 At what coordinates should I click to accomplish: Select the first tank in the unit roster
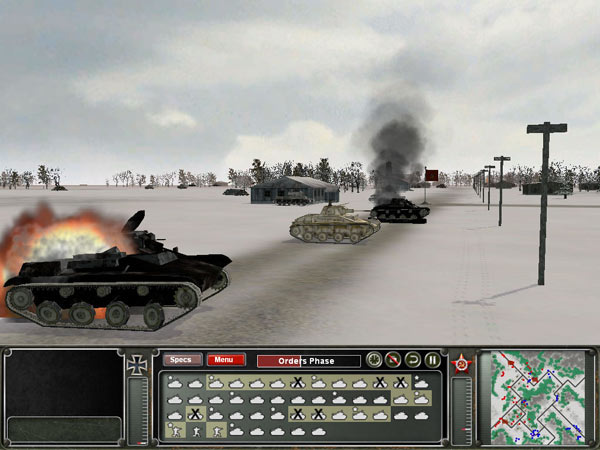click(175, 382)
